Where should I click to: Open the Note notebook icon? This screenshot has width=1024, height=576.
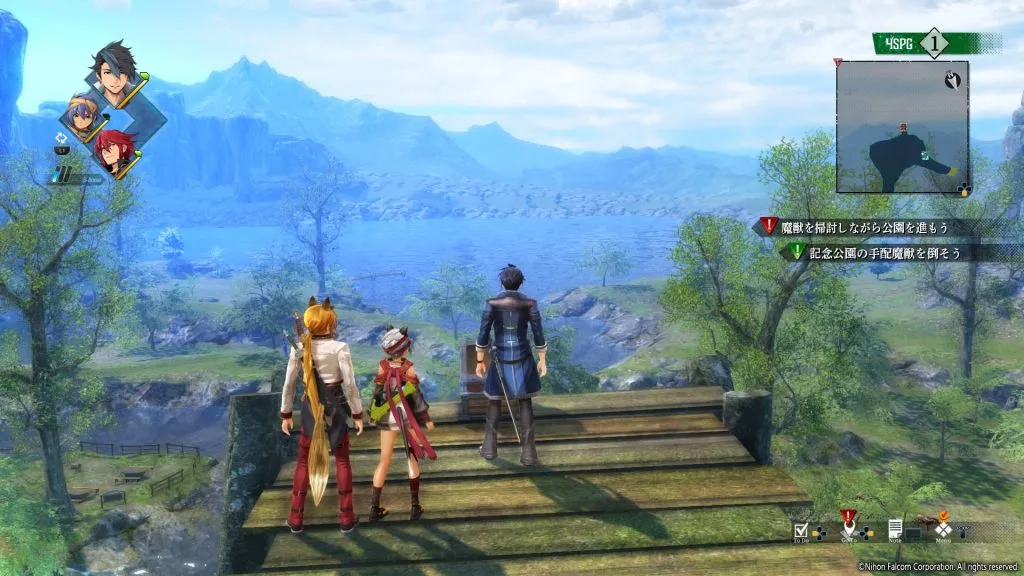click(x=896, y=527)
